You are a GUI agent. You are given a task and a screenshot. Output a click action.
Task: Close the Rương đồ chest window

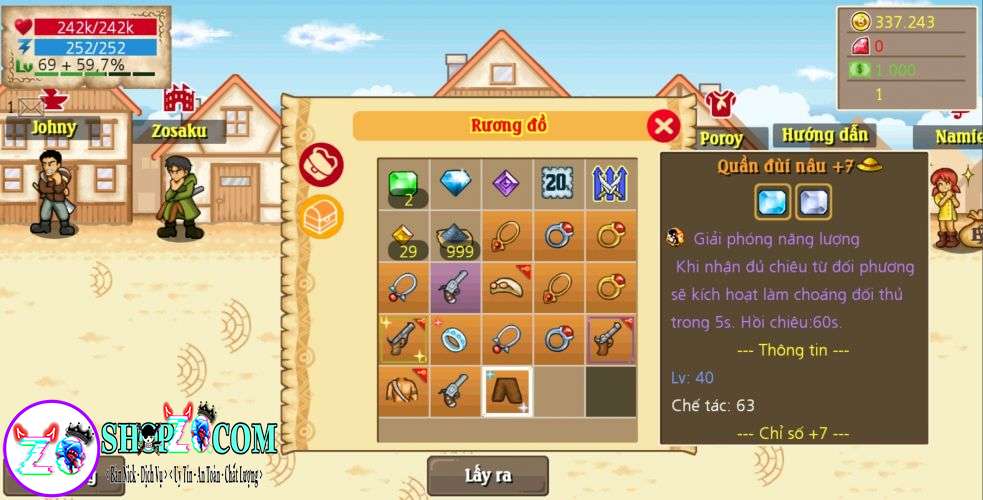663,126
